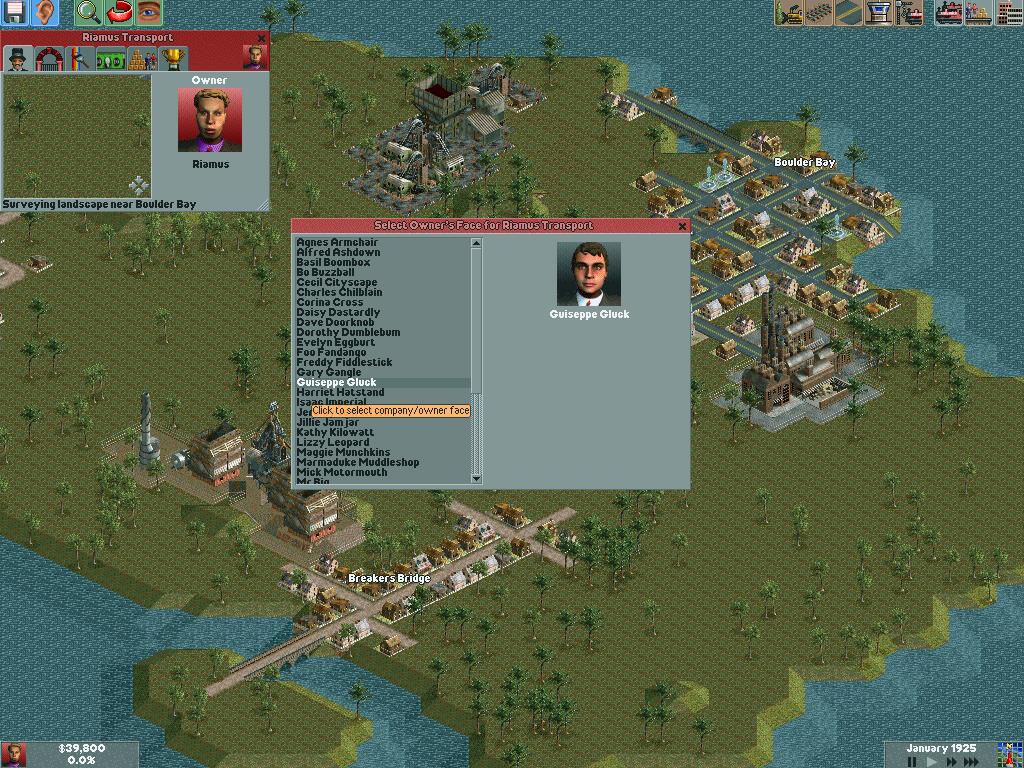The image size is (1024, 768).
Task: Switch to the company headquarters arch tab
Action: click(48, 59)
